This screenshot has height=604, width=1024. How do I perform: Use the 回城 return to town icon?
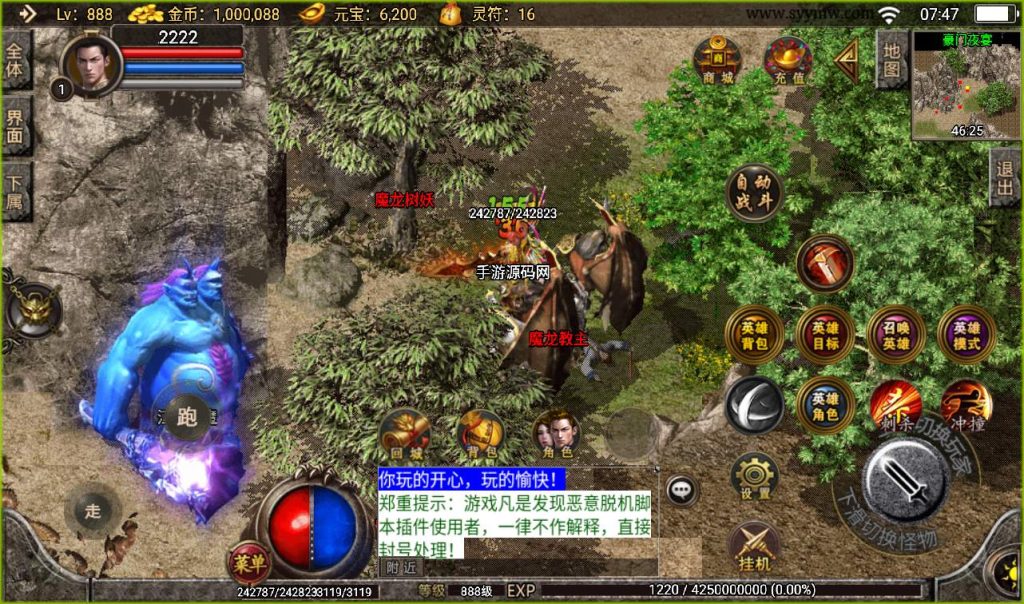click(403, 434)
